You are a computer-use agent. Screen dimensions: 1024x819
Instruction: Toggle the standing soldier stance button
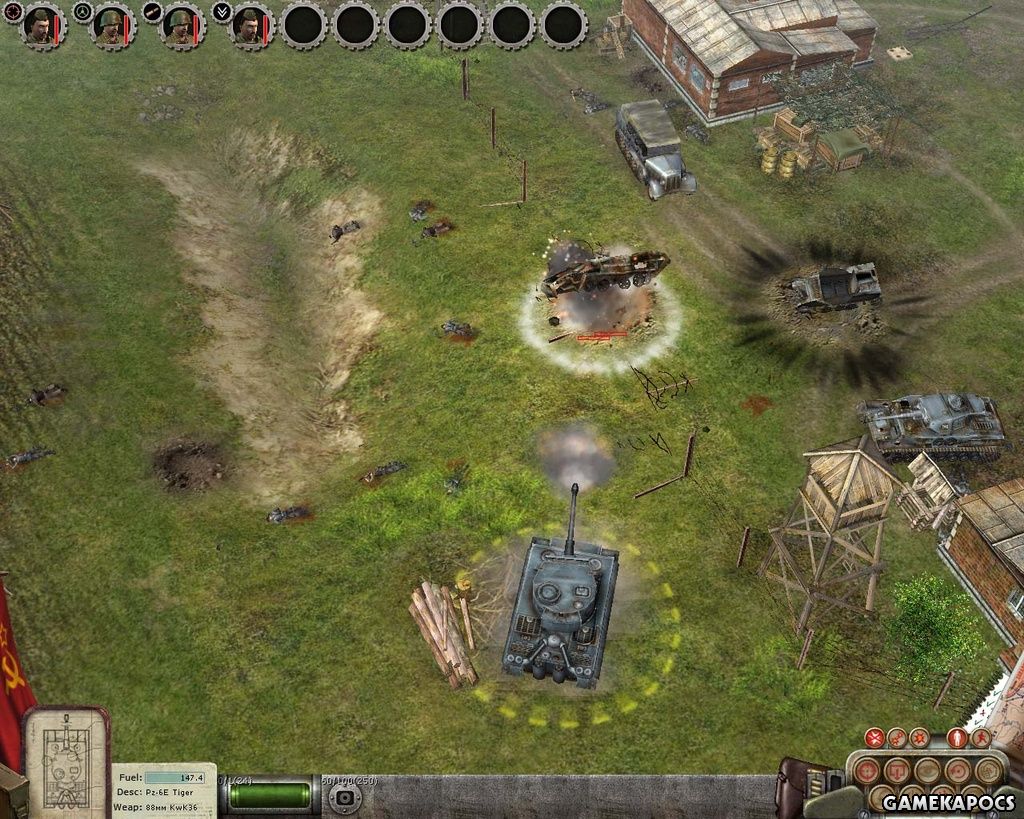pyautogui.click(x=956, y=739)
